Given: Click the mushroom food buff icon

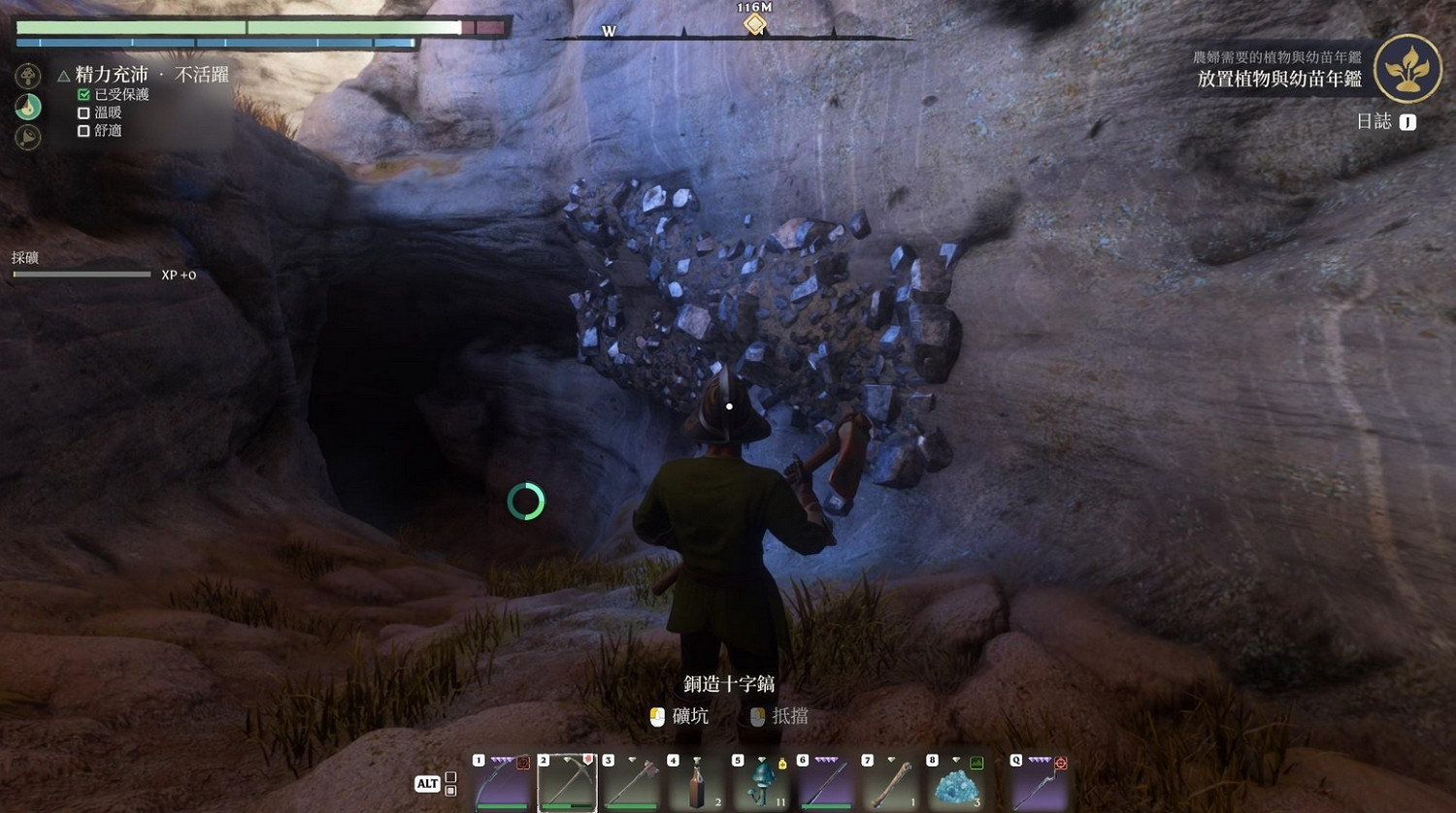Looking at the screenshot, I should (28, 76).
